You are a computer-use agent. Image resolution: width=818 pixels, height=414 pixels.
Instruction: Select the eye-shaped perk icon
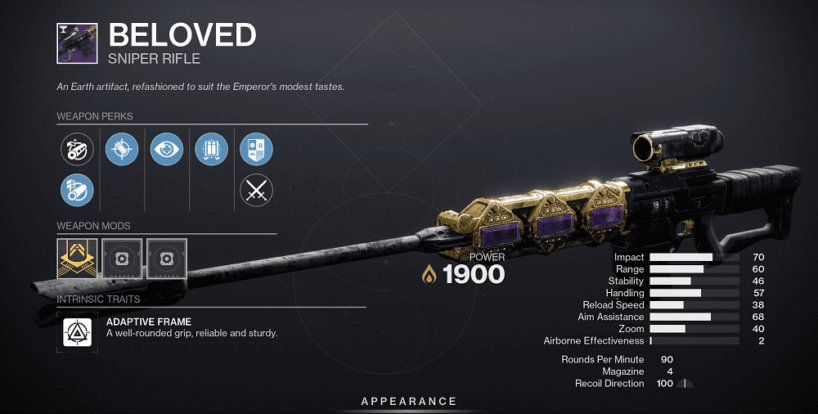point(166,150)
